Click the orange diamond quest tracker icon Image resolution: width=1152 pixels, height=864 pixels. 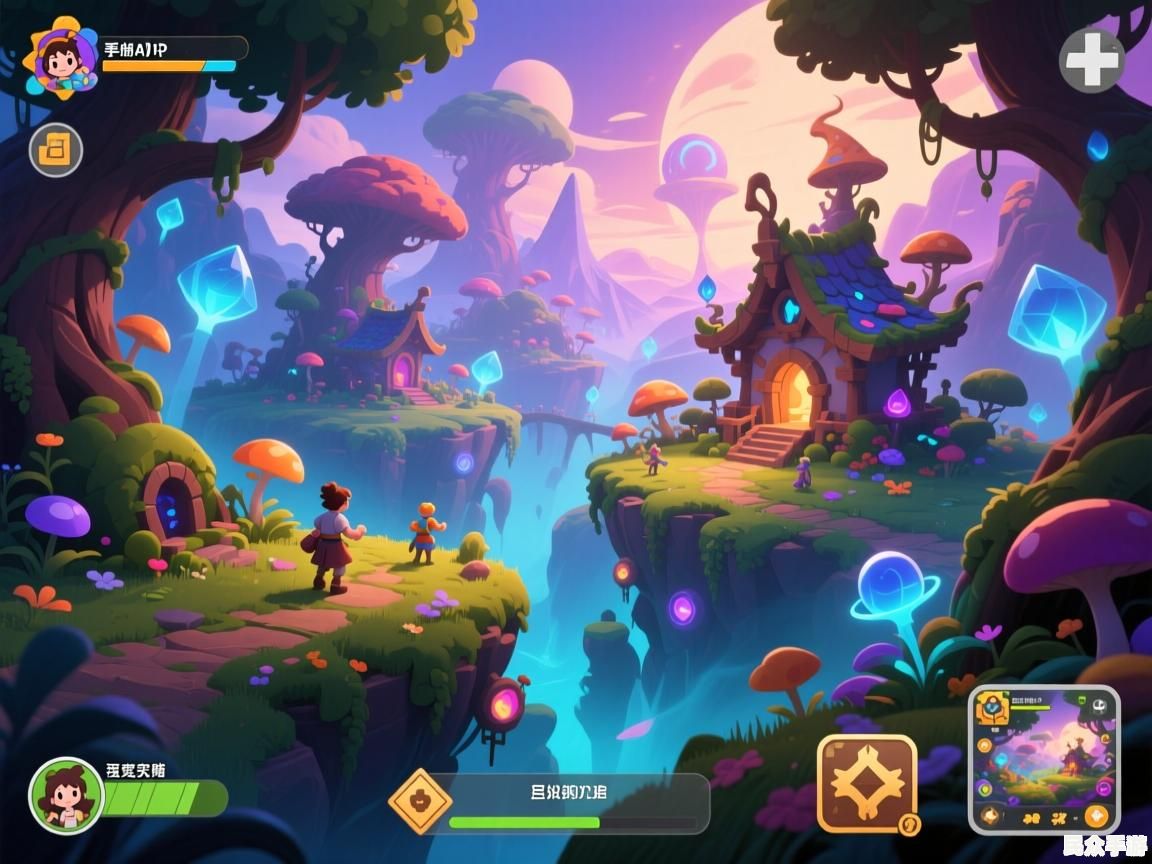coord(421,802)
